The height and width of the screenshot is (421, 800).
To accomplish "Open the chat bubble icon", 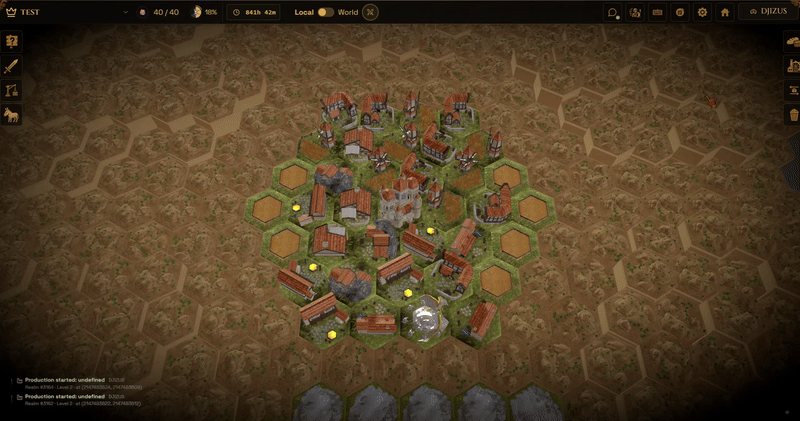I will click(x=612, y=12).
